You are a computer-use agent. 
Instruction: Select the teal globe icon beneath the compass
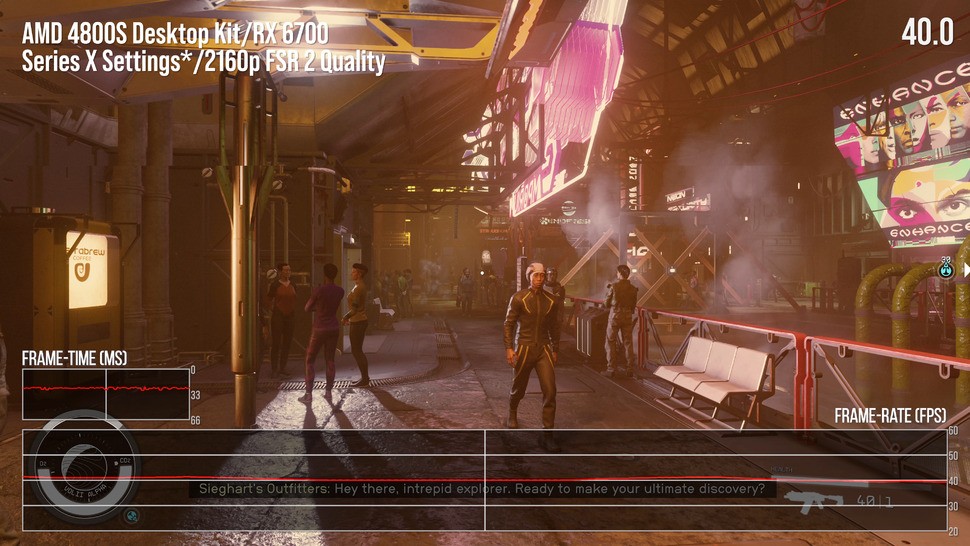131,516
